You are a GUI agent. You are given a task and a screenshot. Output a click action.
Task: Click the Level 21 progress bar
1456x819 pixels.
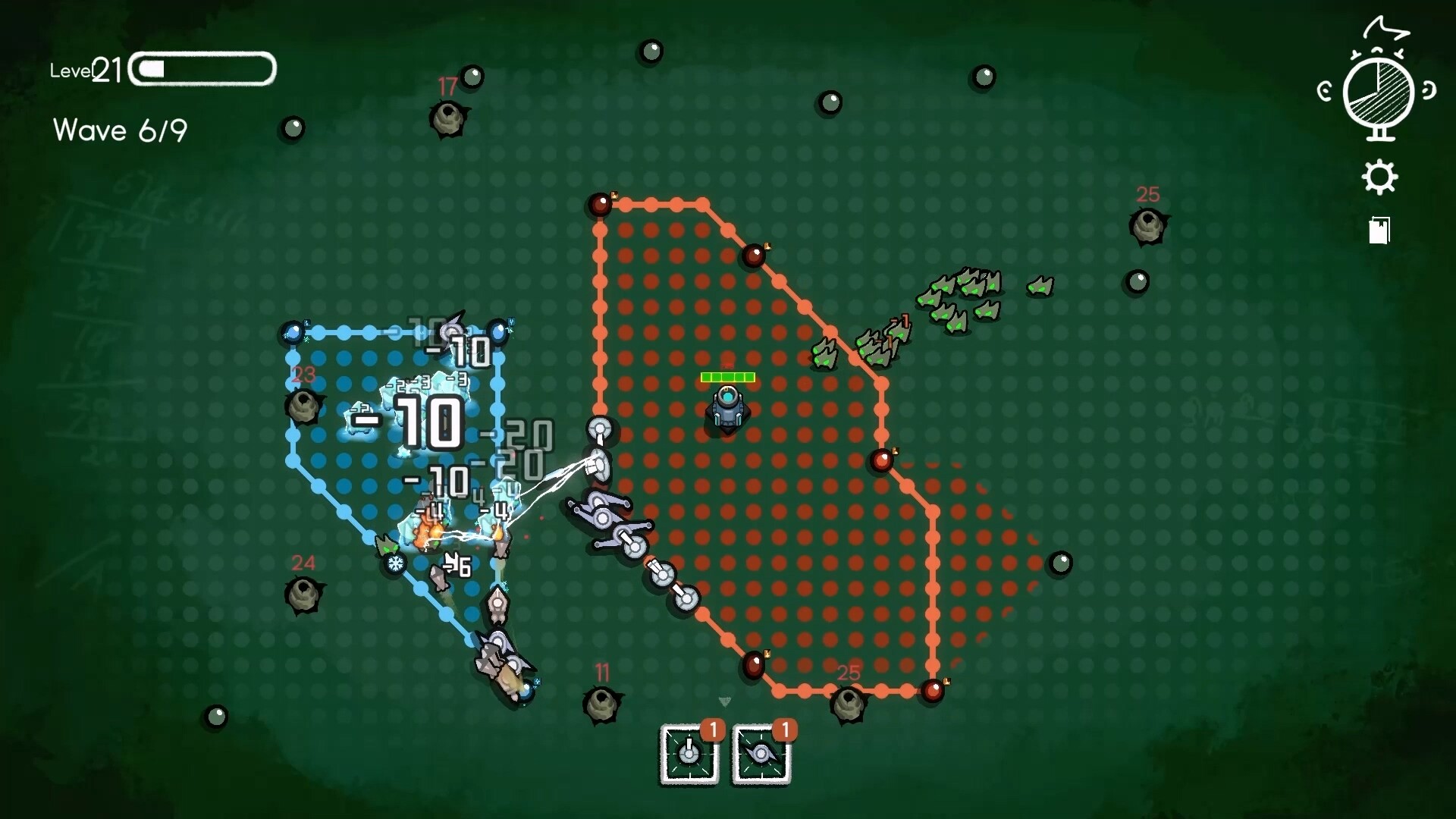pos(201,69)
